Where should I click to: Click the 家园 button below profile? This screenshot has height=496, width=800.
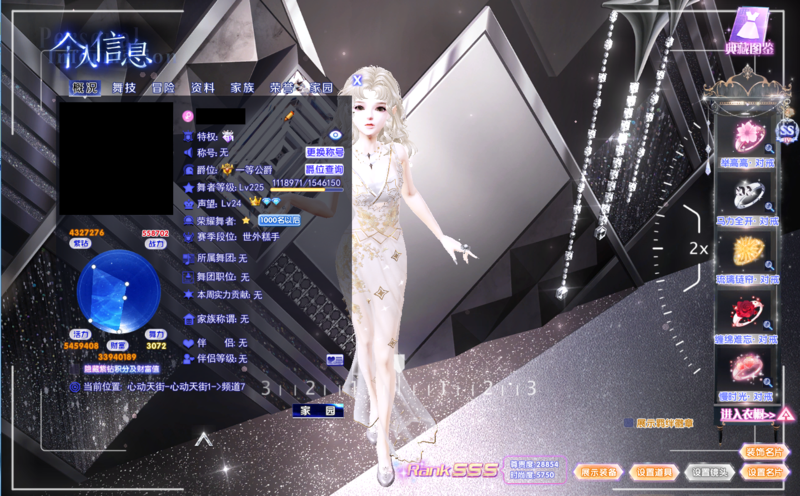click(x=319, y=411)
